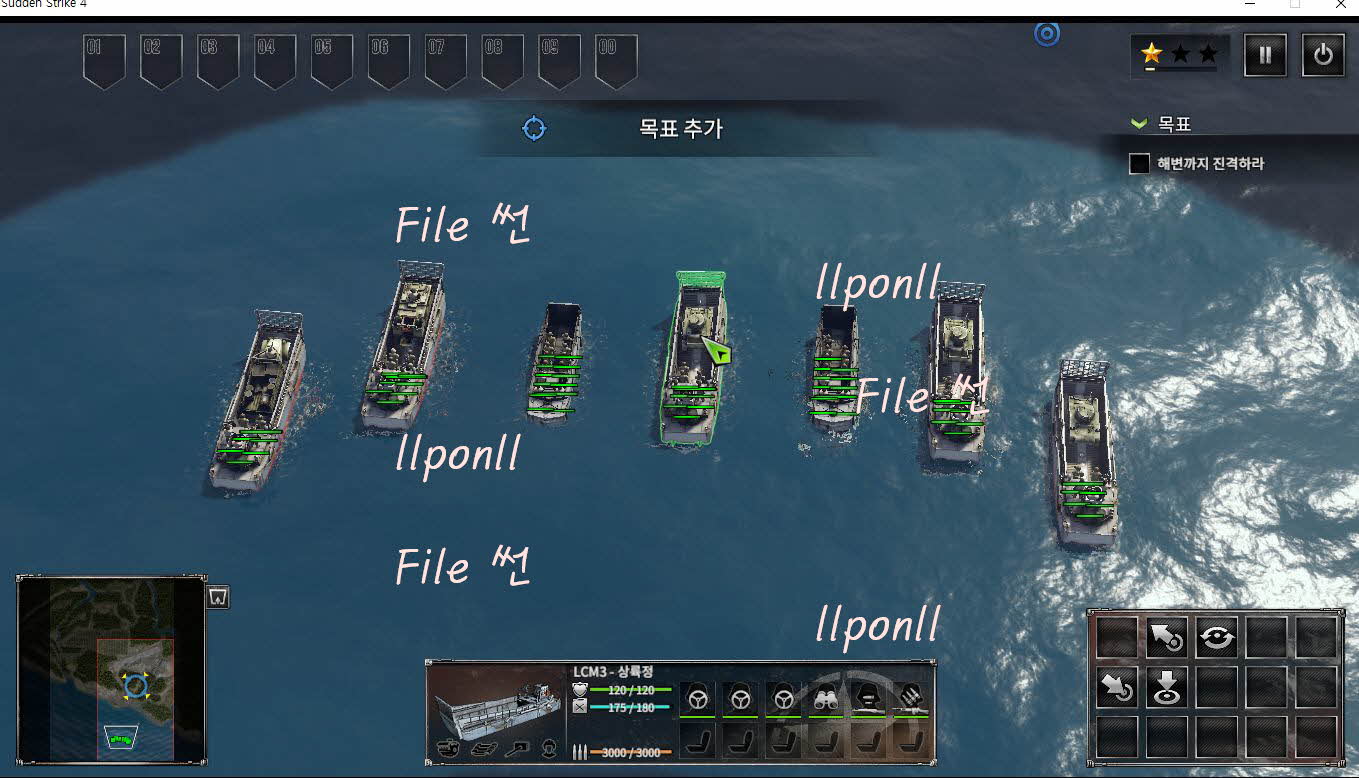Choose control group 00 banner
This screenshot has height=778, width=1359.
point(616,59)
